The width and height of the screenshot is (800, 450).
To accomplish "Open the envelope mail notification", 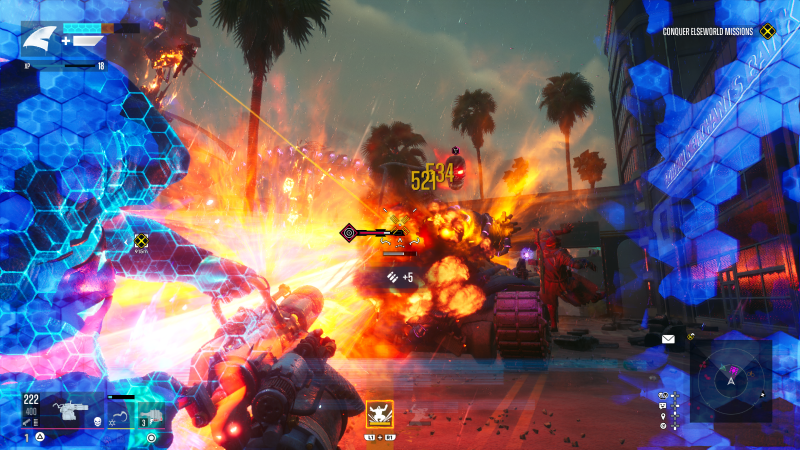I will [x=667, y=339].
